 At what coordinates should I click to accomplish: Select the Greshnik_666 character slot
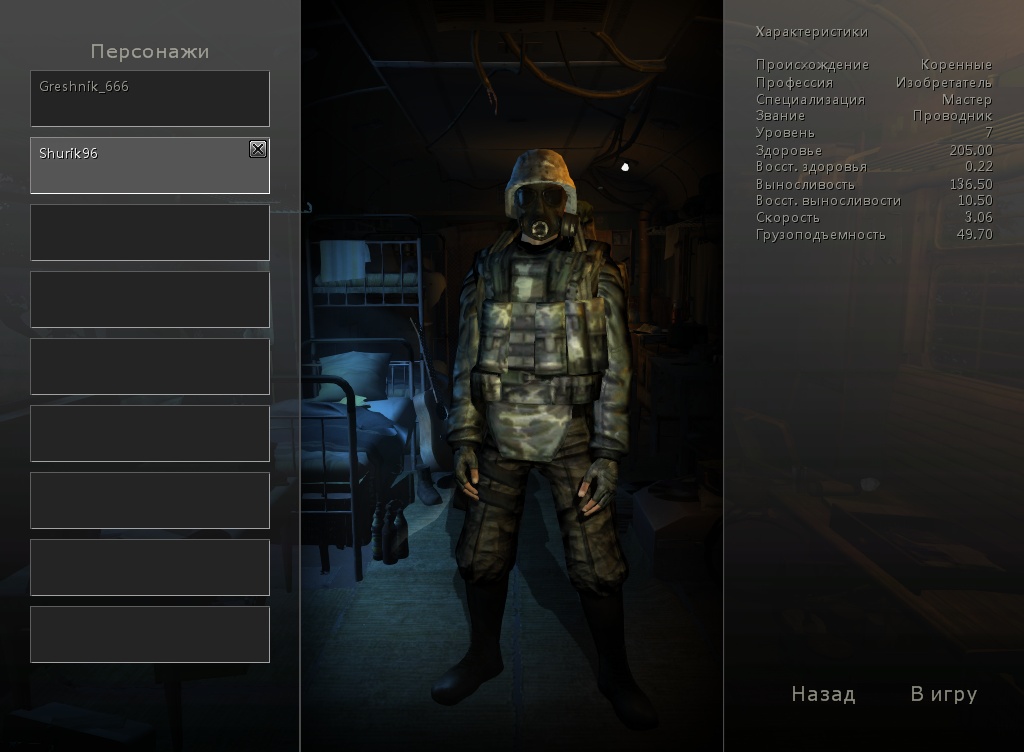coord(150,98)
